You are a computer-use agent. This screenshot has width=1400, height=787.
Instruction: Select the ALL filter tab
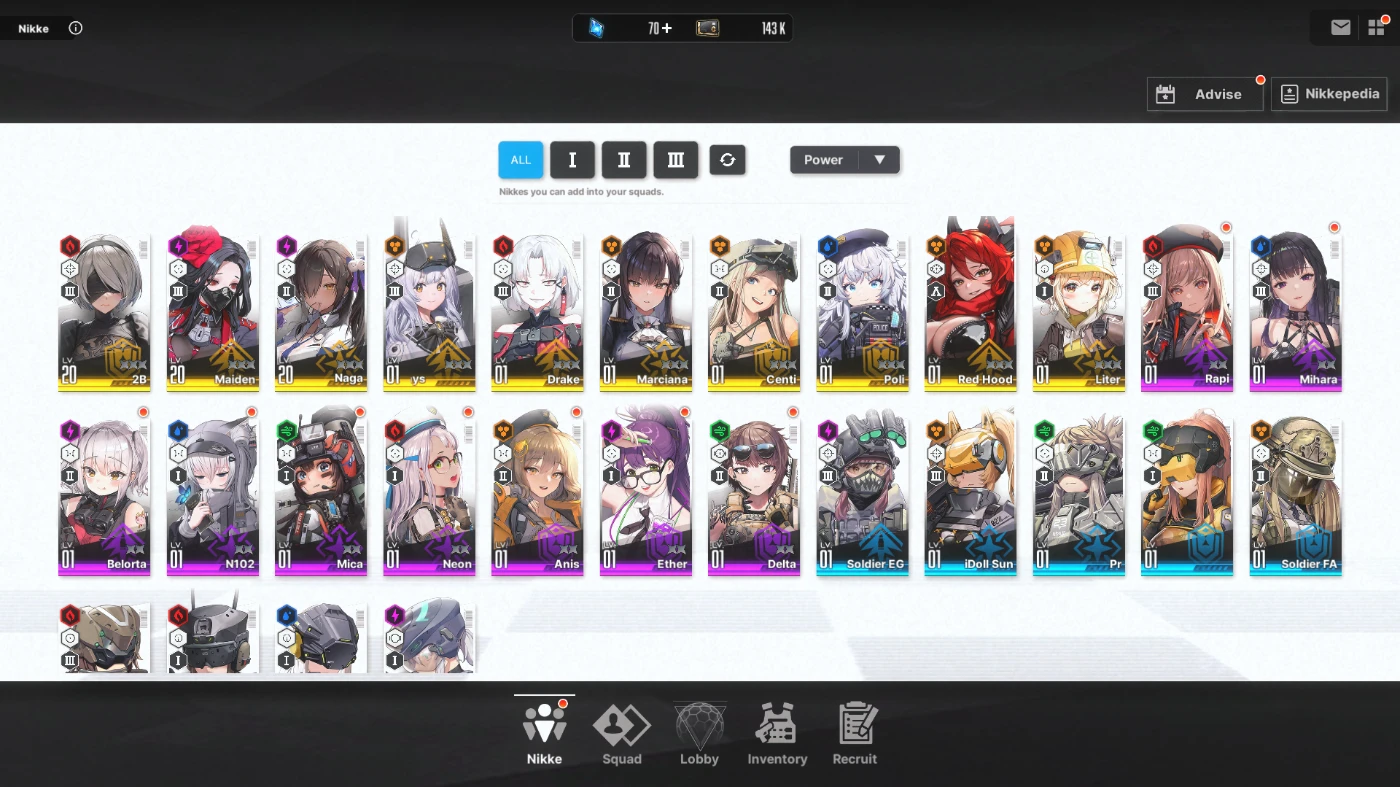(520, 159)
